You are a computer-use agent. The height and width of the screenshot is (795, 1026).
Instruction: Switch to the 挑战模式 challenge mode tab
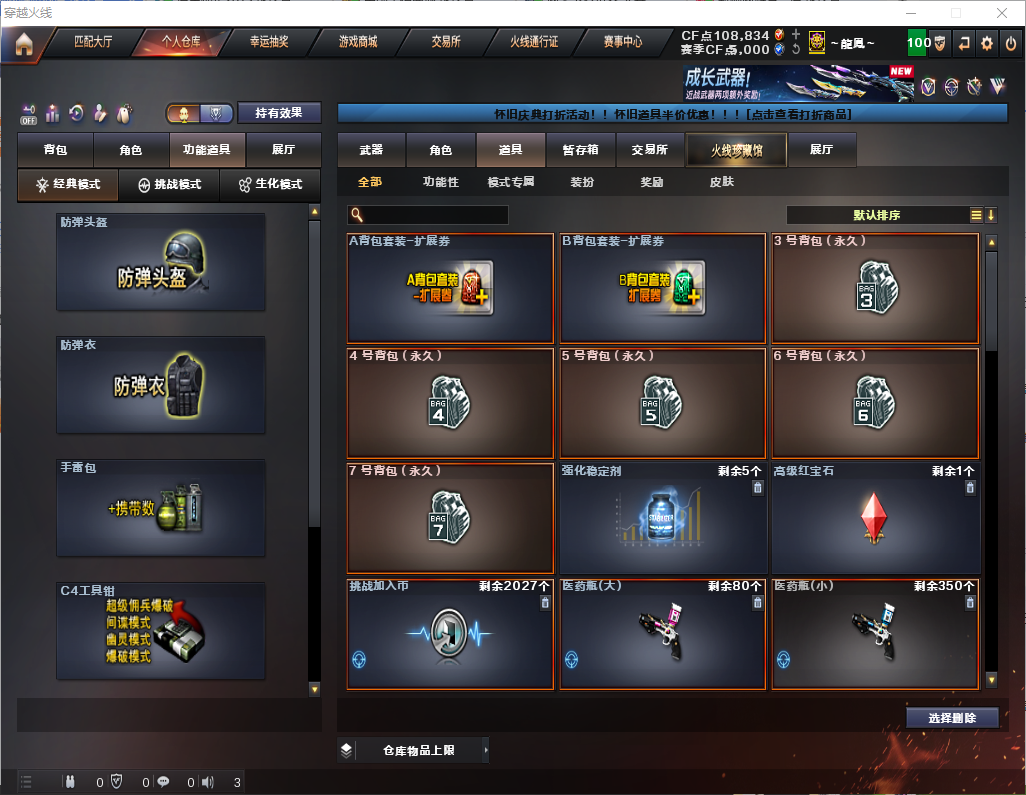(169, 185)
